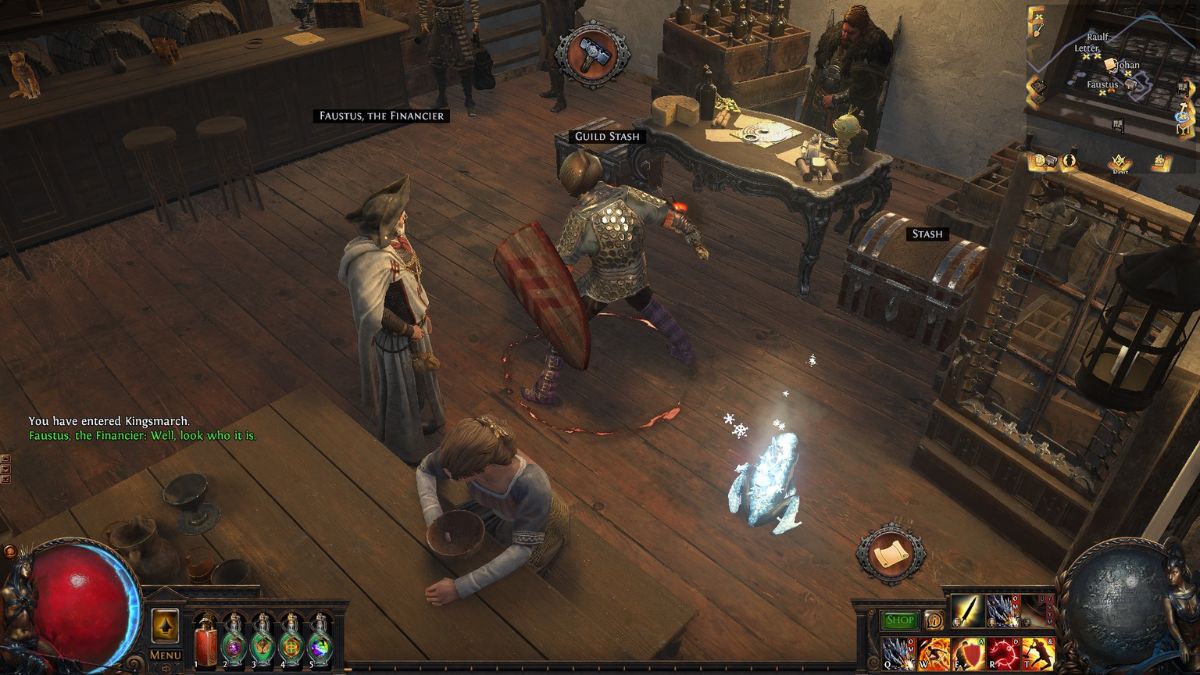Open the hammer crafting round button
This screenshot has height=675, width=1200.
pyautogui.click(x=592, y=55)
